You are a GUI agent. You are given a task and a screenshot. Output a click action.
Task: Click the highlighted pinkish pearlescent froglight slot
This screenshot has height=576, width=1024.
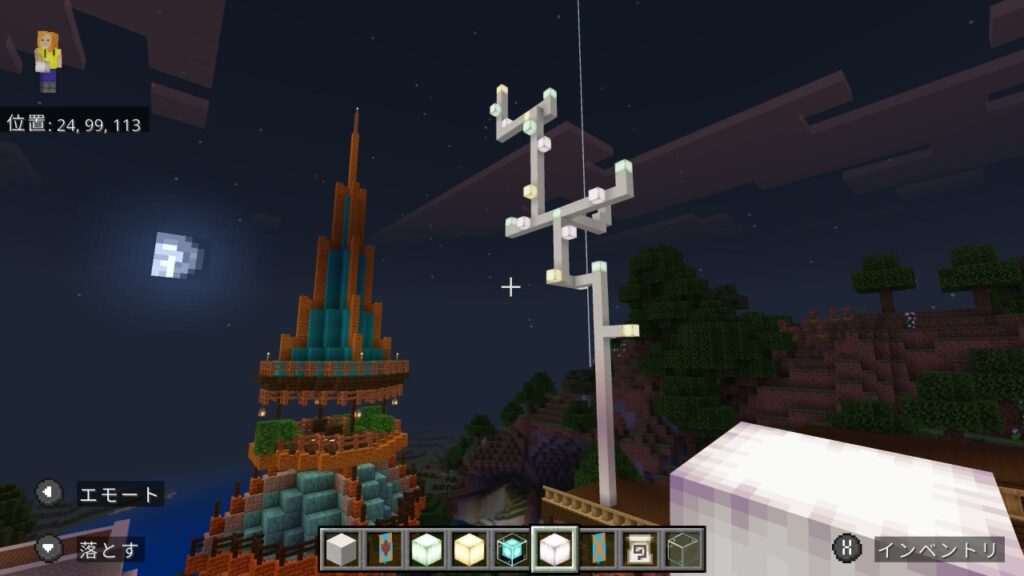554,548
